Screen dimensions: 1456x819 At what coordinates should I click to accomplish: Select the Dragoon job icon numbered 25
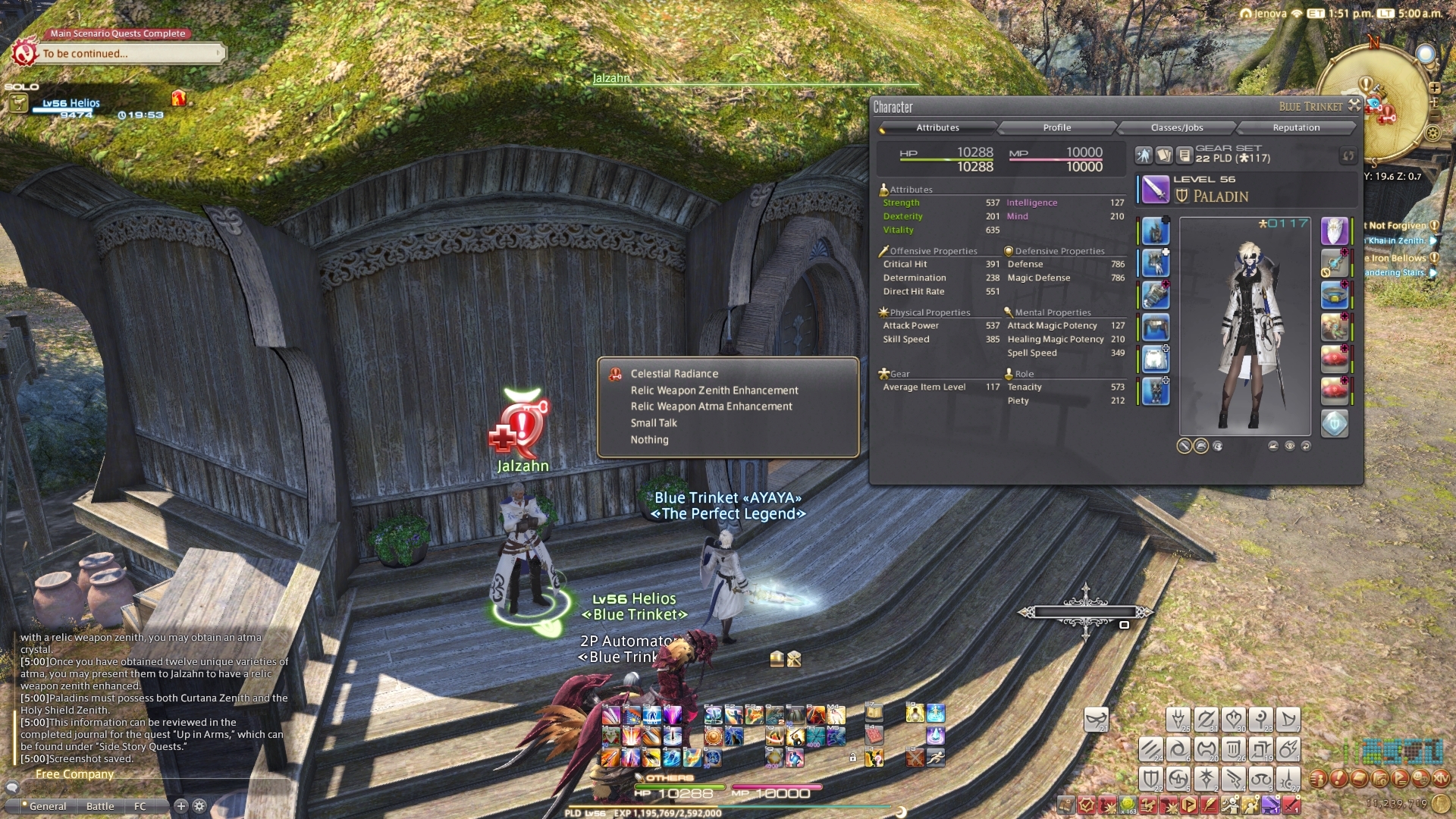1178,719
